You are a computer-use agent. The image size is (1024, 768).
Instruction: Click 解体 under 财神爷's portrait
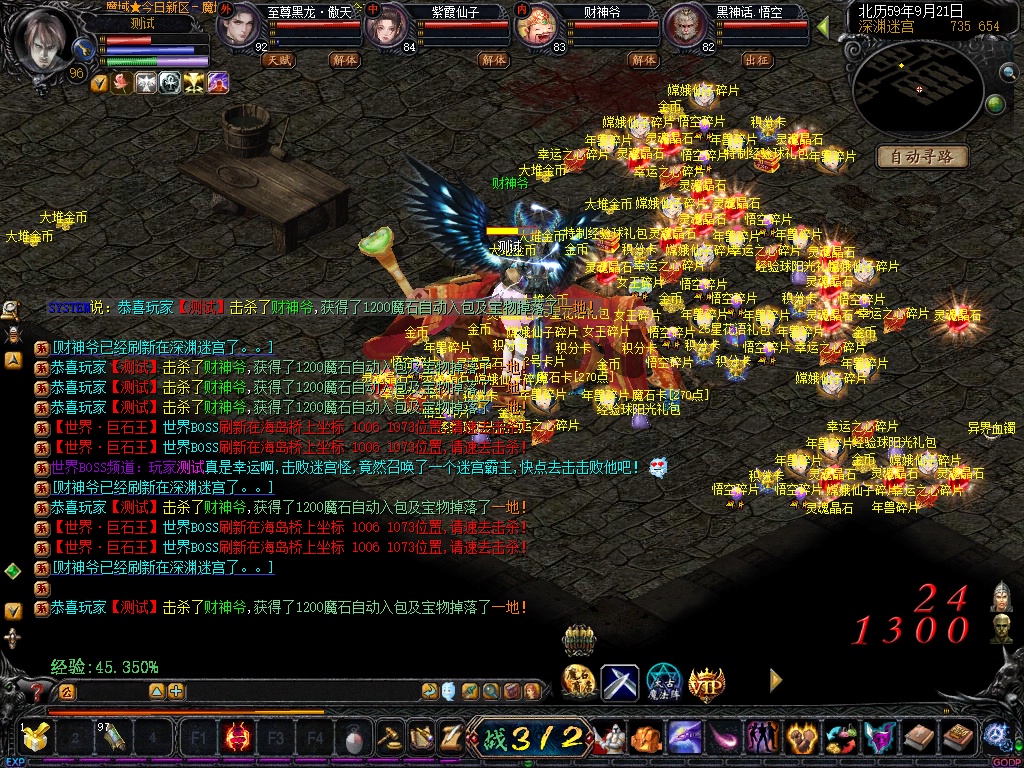point(644,60)
